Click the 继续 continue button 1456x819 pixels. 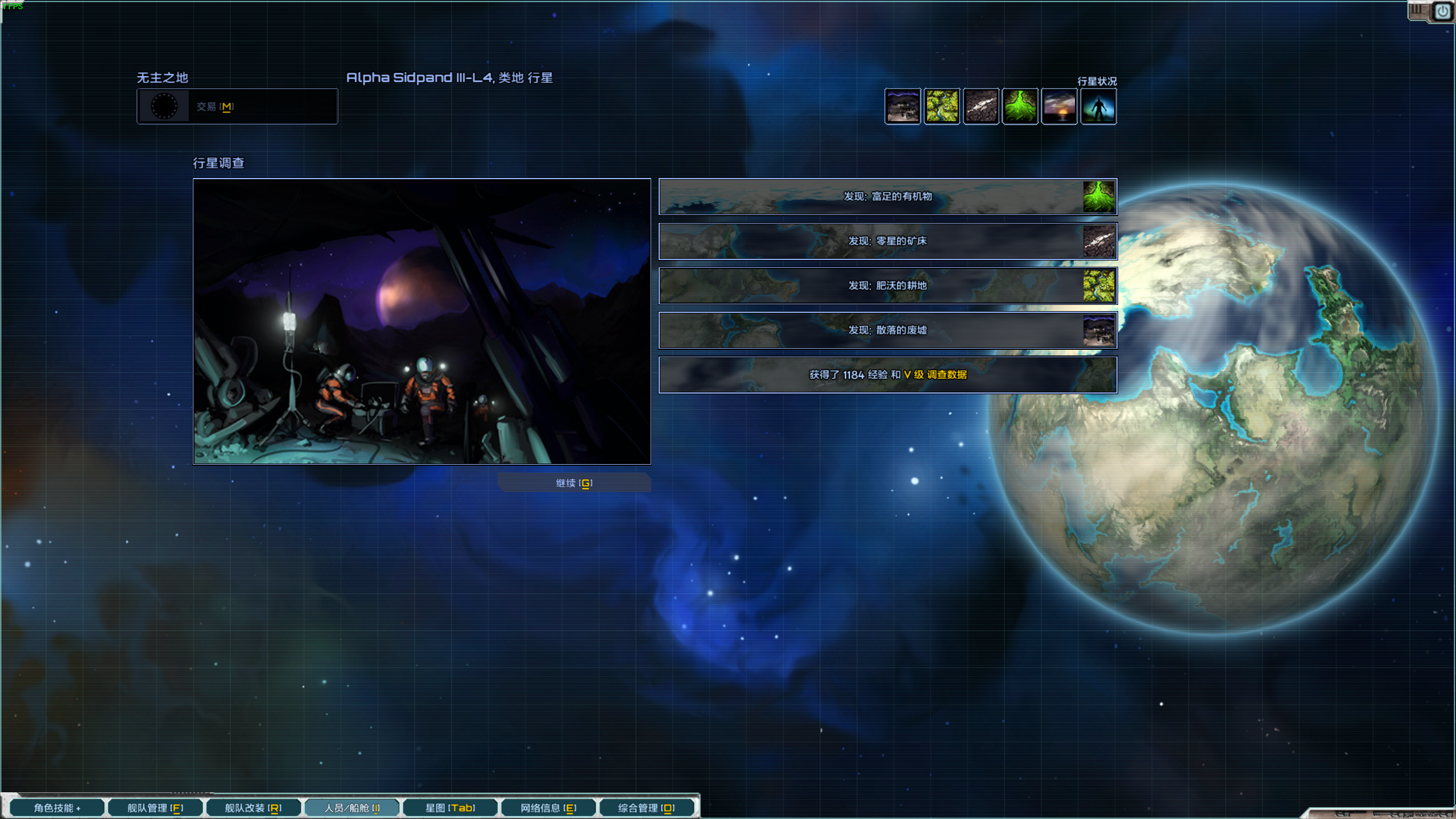point(574,483)
